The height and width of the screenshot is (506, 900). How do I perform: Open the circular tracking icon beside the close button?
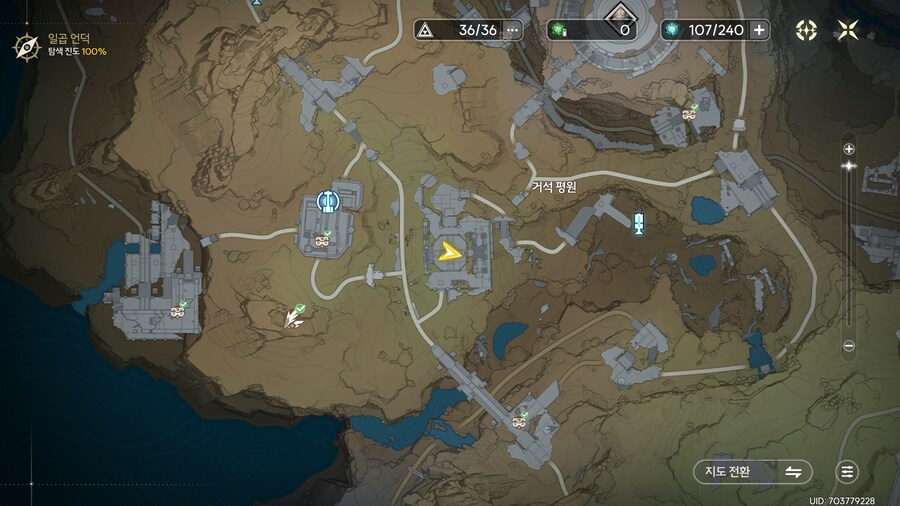(806, 30)
